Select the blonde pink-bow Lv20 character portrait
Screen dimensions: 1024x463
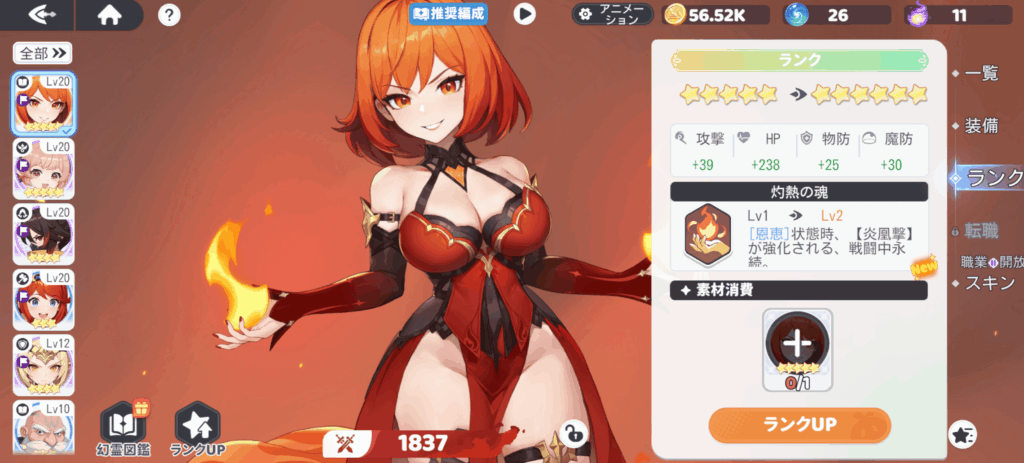coord(42,168)
